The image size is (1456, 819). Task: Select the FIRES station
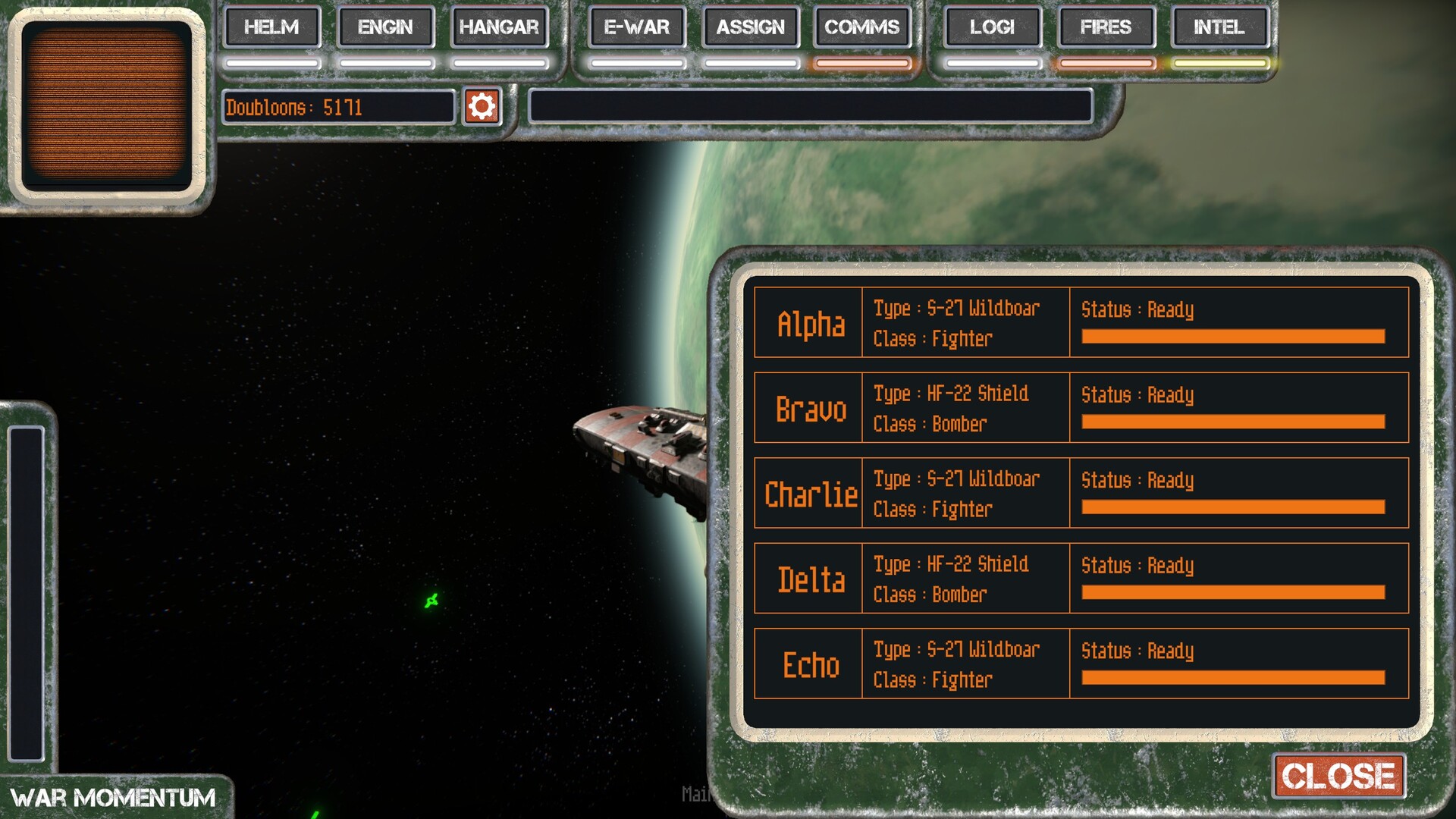point(1106,27)
